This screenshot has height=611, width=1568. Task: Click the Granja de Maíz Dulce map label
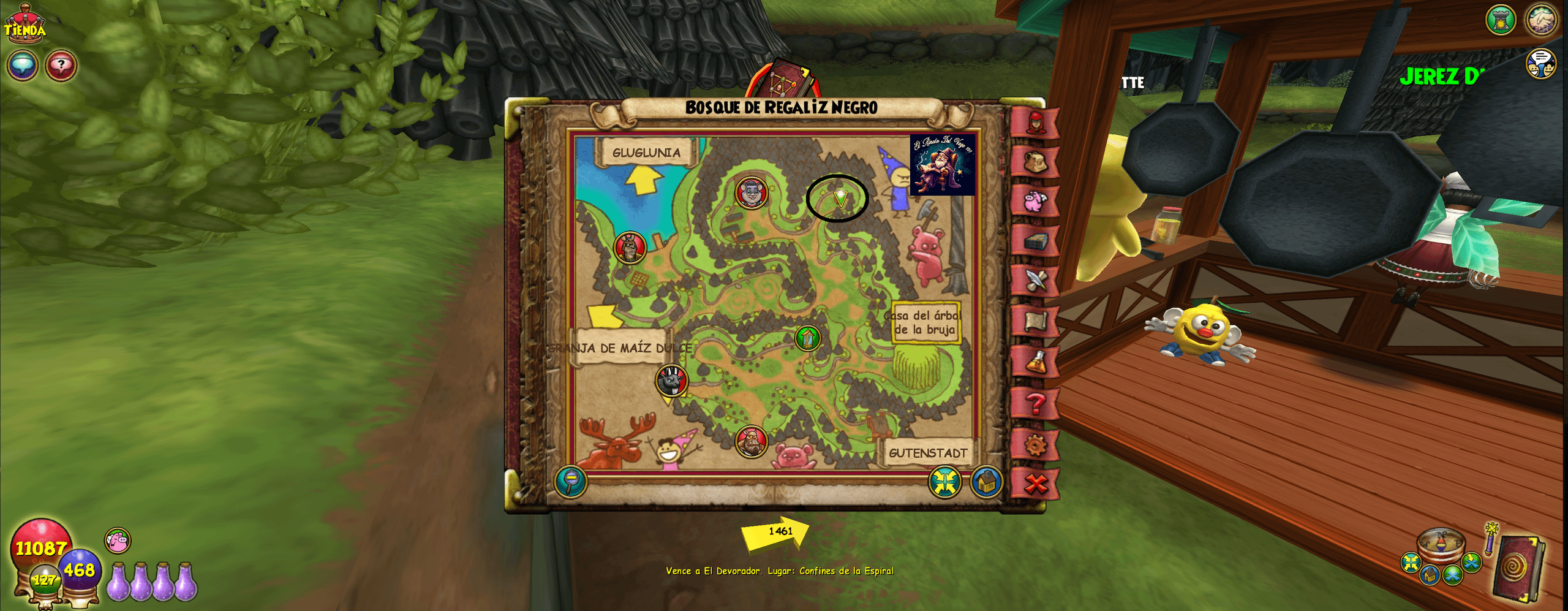pos(619,348)
